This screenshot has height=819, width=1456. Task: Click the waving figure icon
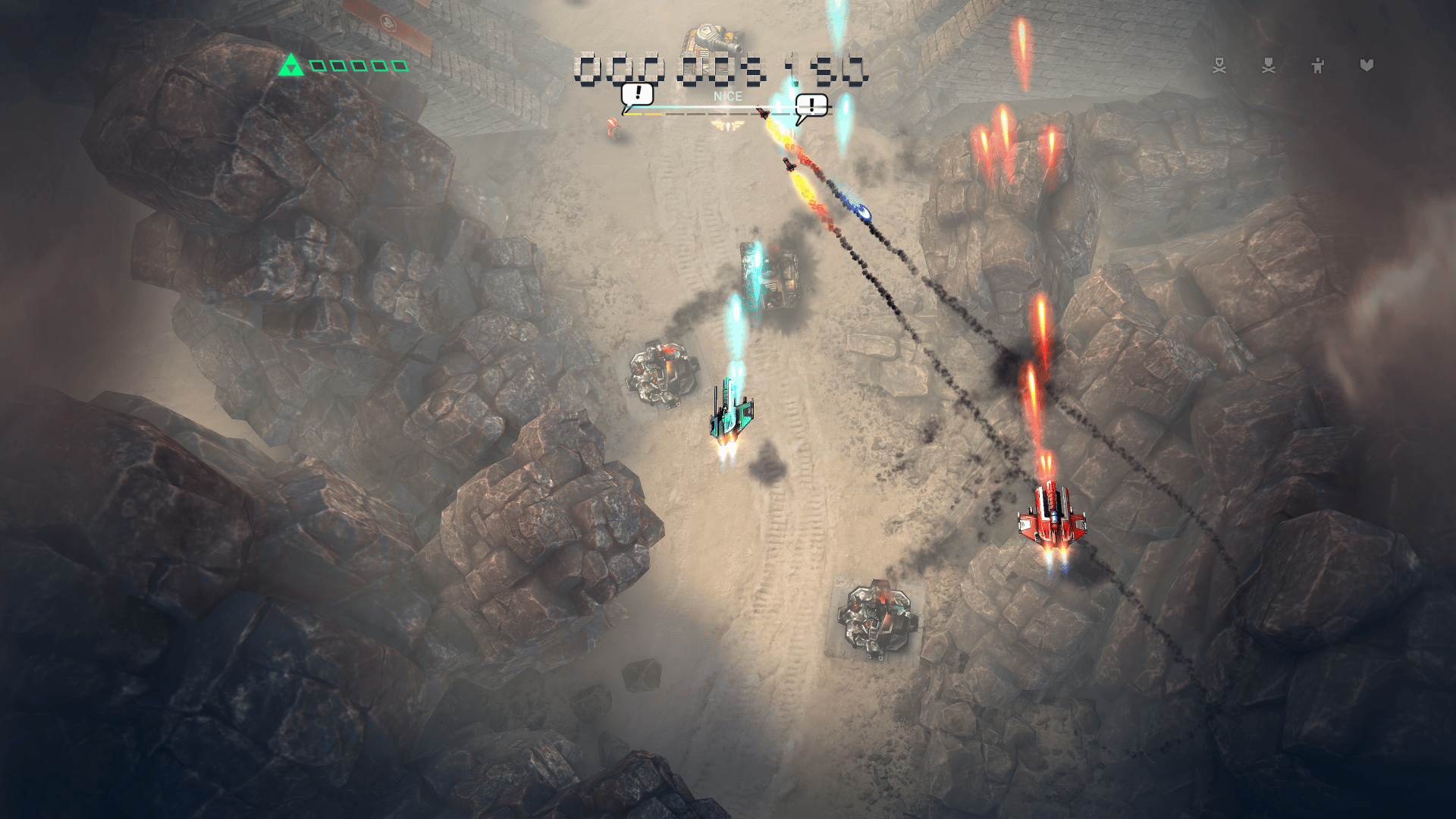pos(1318,66)
